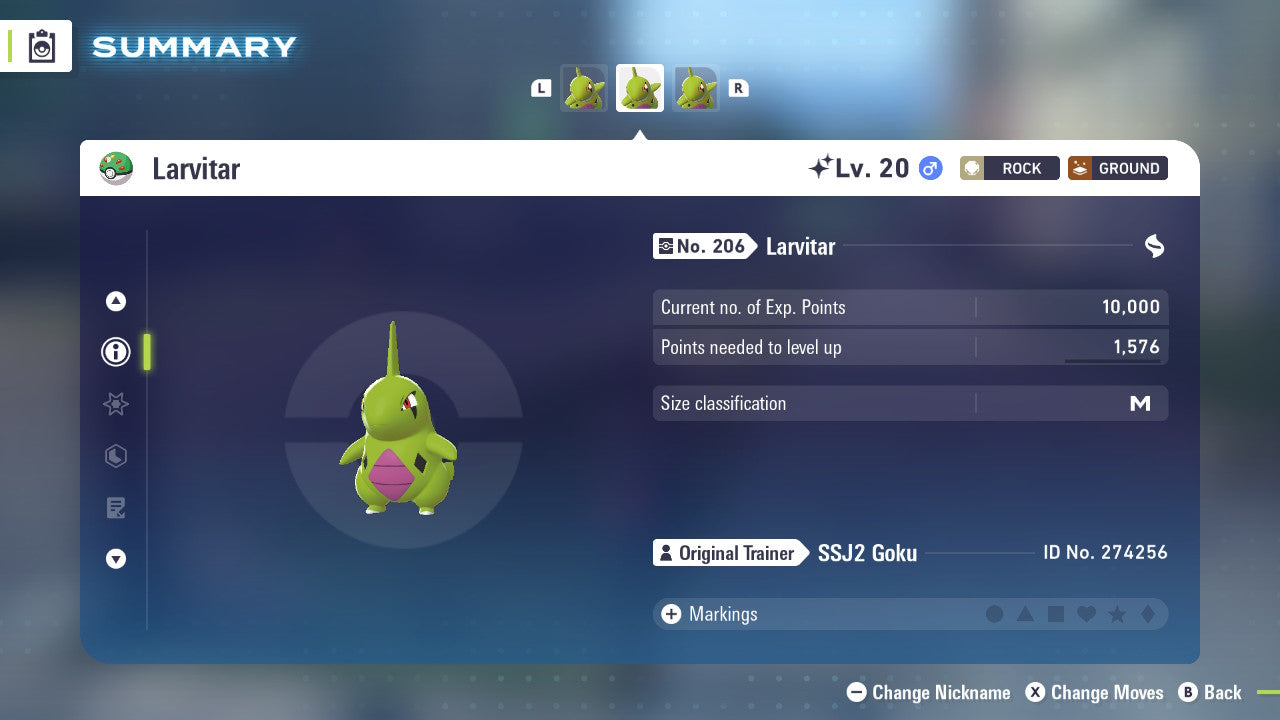Screen dimensions: 1280x720
Task: Click the sidebar page position indicator
Action: pos(146,352)
